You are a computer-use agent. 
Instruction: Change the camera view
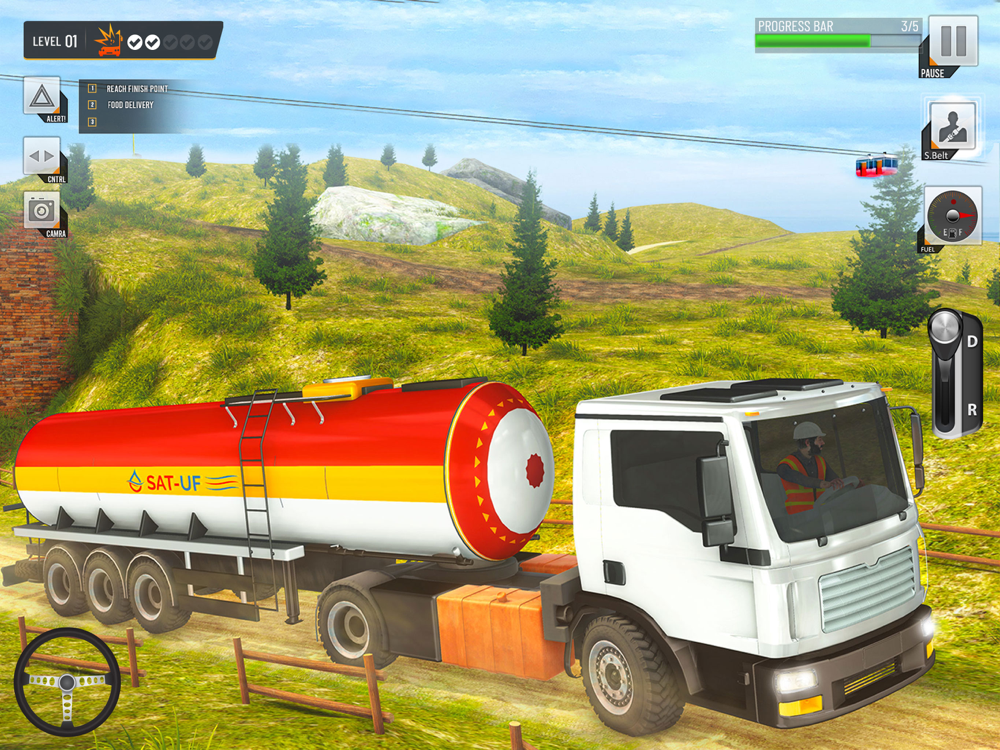(42, 210)
